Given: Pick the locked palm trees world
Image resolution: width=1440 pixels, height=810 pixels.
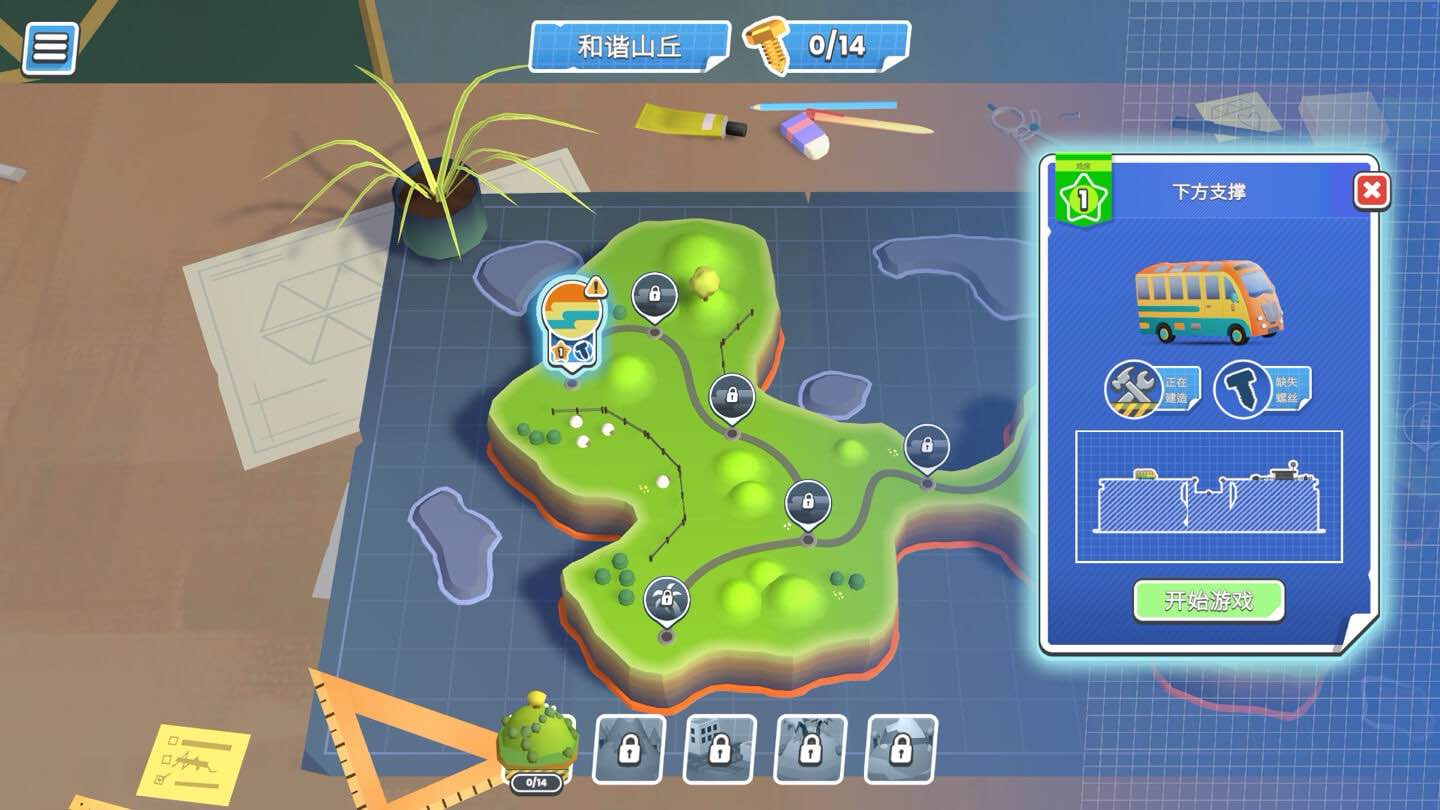Looking at the screenshot, I should 810,749.
